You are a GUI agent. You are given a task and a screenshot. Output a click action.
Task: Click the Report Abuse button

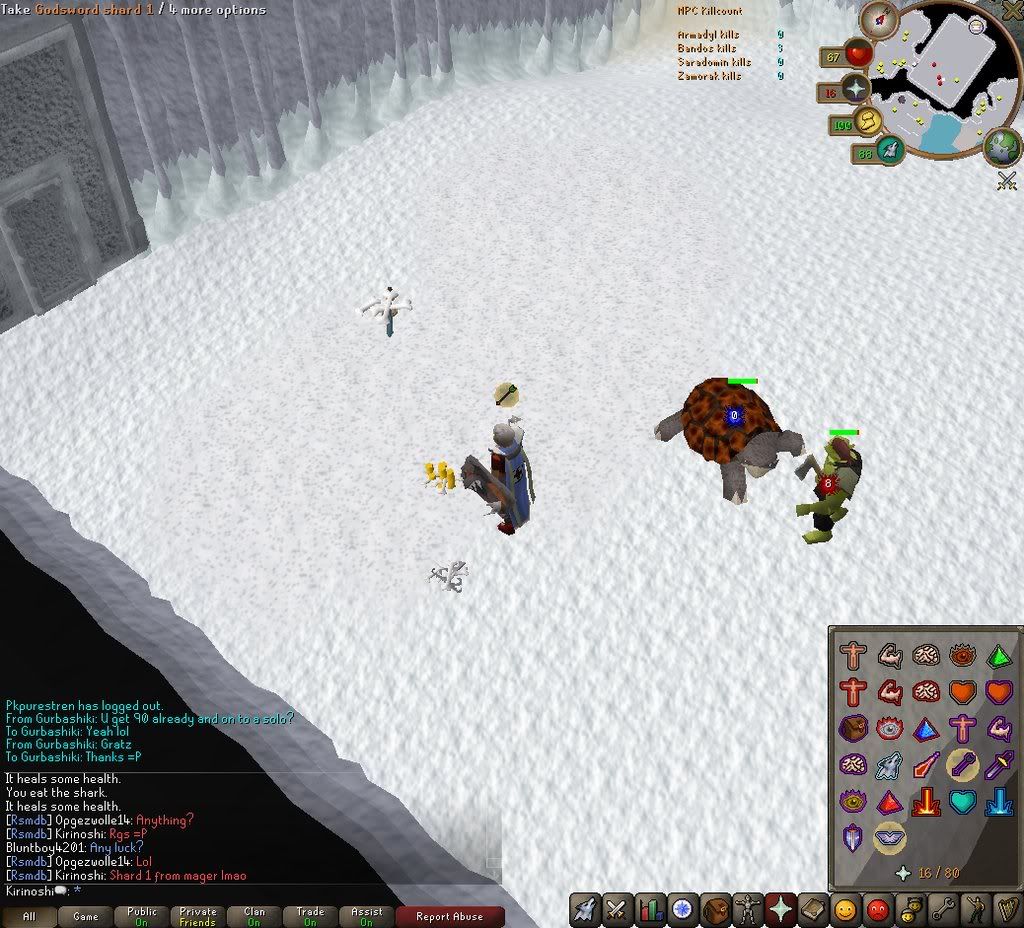click(449, 916)
